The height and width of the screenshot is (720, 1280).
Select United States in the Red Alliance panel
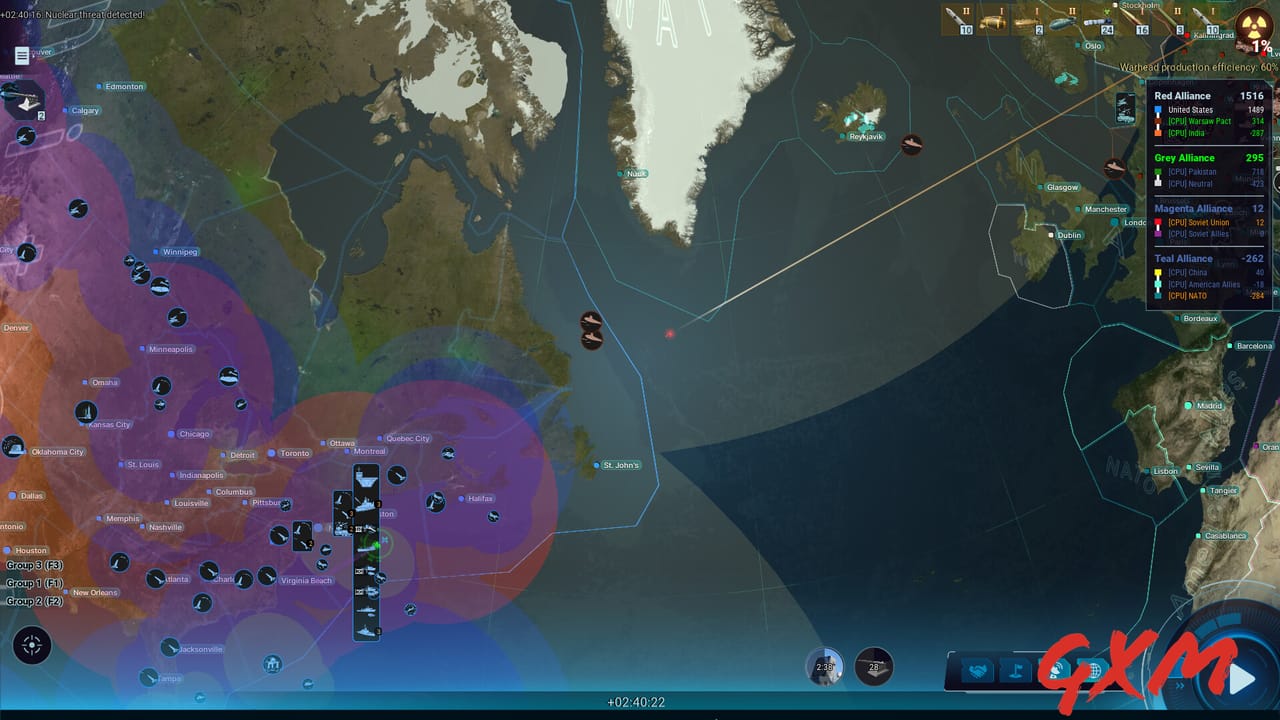[1192, 110]
